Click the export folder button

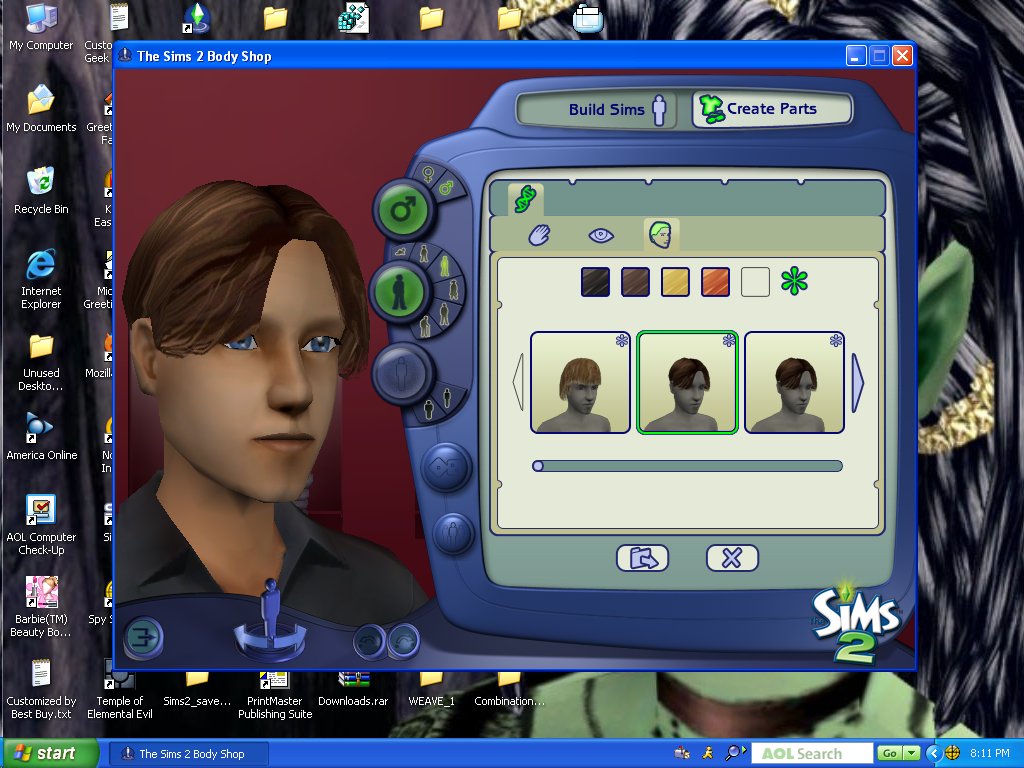[642, 558]
